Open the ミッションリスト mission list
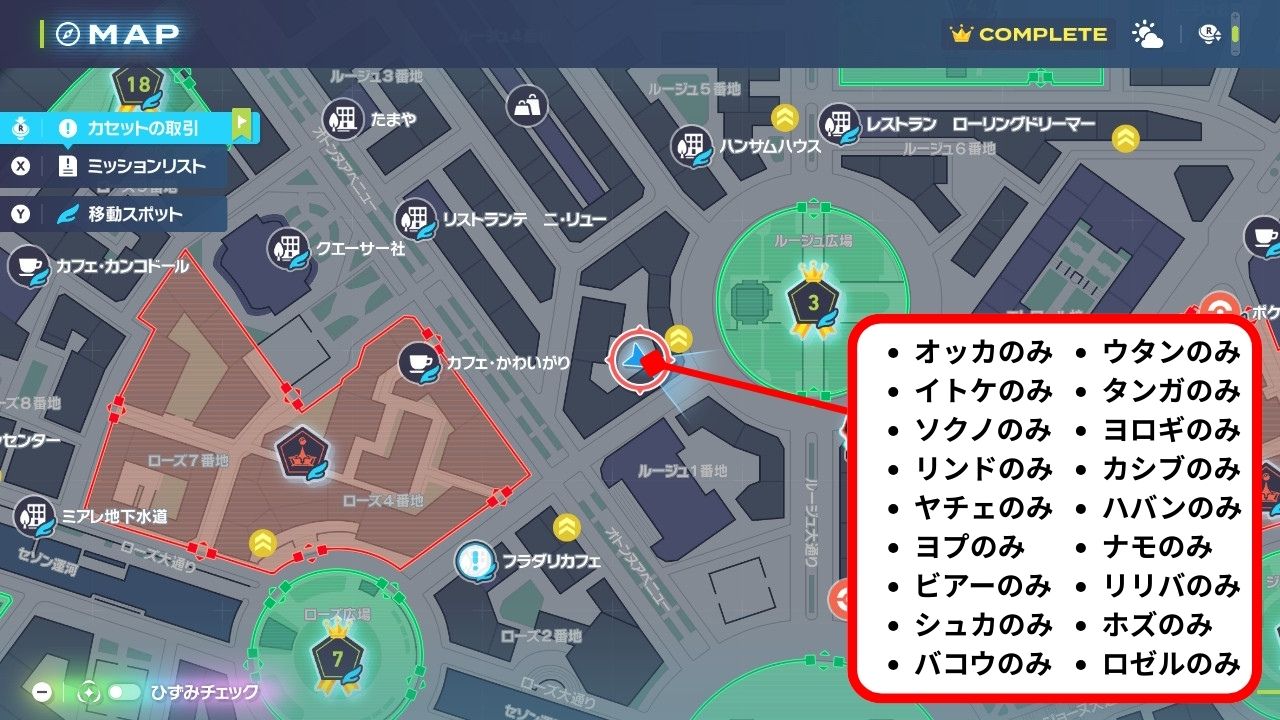This screenshot has width=1280, height=720. 132,166
